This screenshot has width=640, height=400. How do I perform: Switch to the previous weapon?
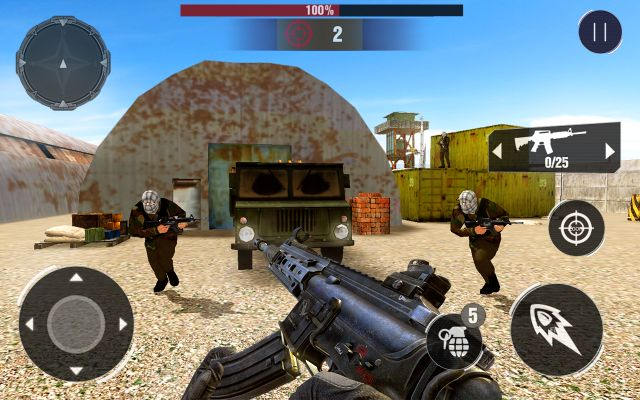(x=497, y=151)
